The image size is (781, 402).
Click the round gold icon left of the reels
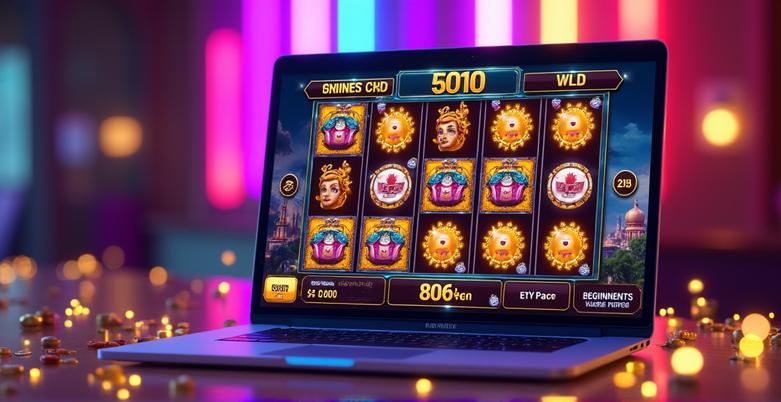pos(290,185)
